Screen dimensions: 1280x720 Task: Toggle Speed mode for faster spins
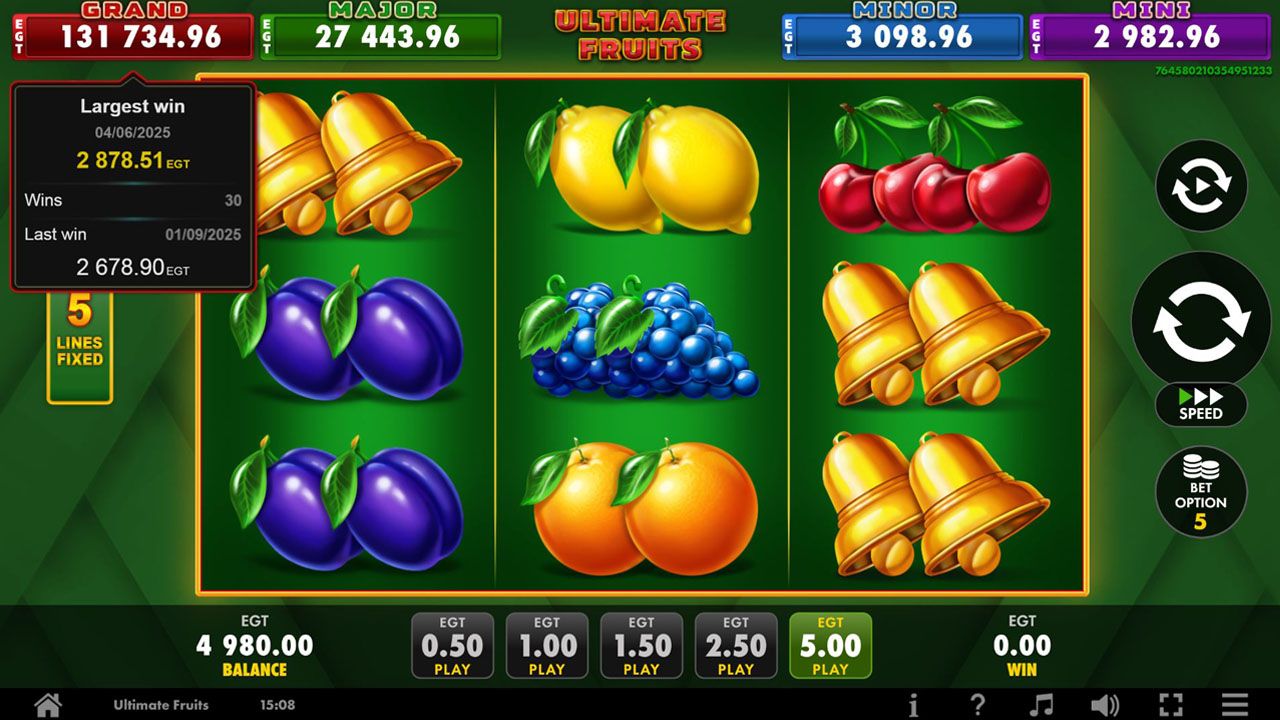tap(1199, 404)
